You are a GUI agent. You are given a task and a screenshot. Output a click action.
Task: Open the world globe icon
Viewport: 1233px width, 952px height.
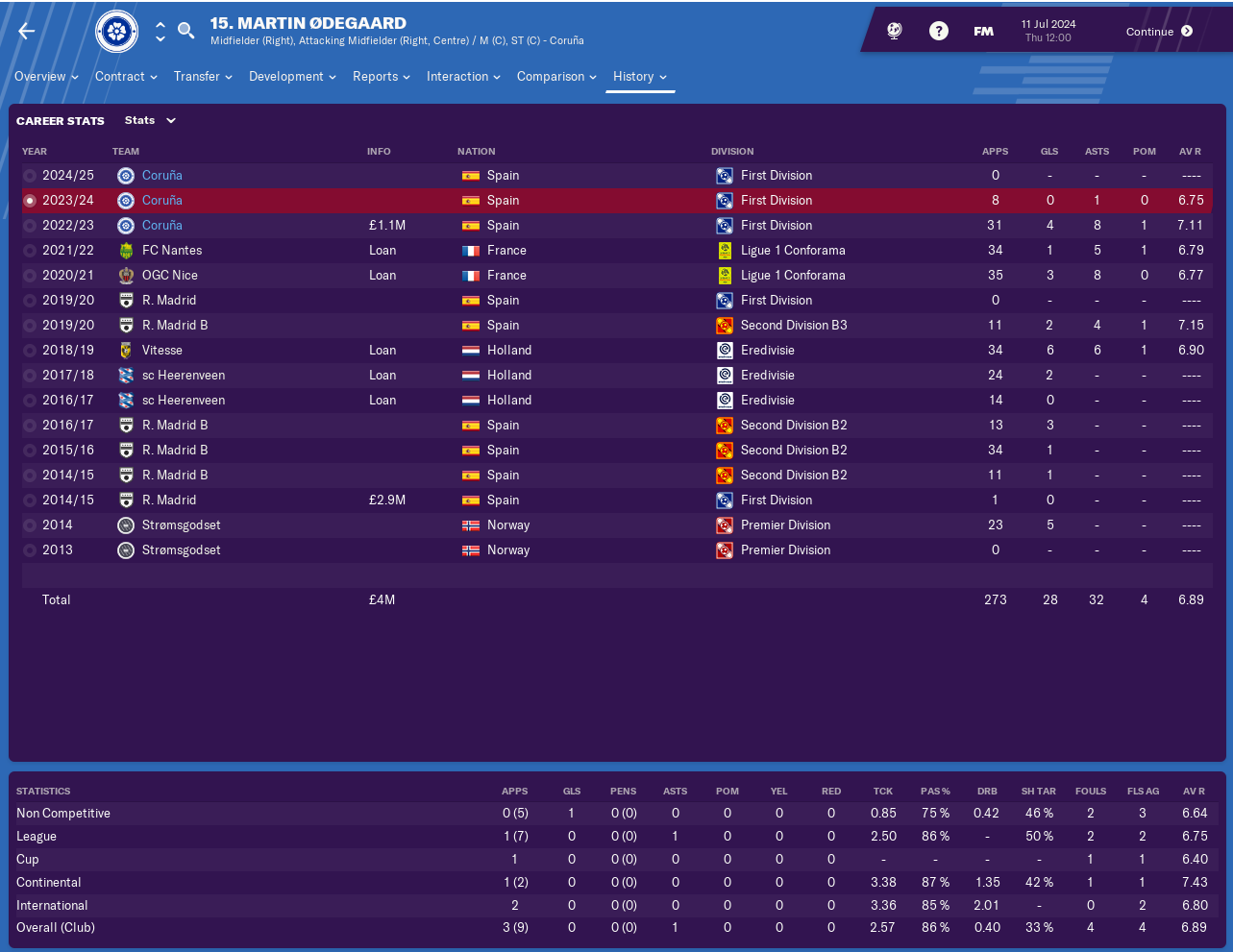pos(895,32)
